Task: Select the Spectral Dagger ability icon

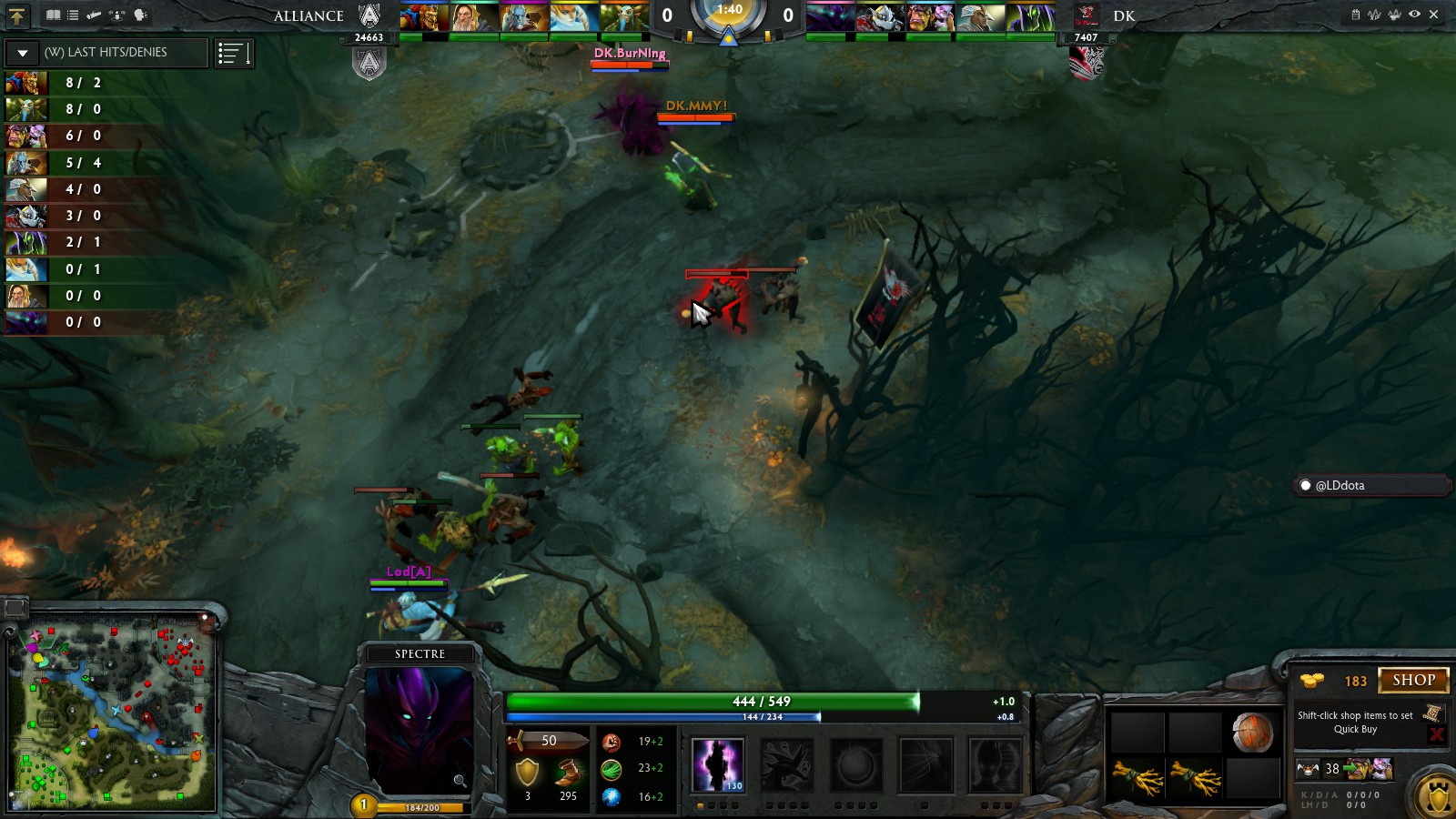Action: (717, 764)
